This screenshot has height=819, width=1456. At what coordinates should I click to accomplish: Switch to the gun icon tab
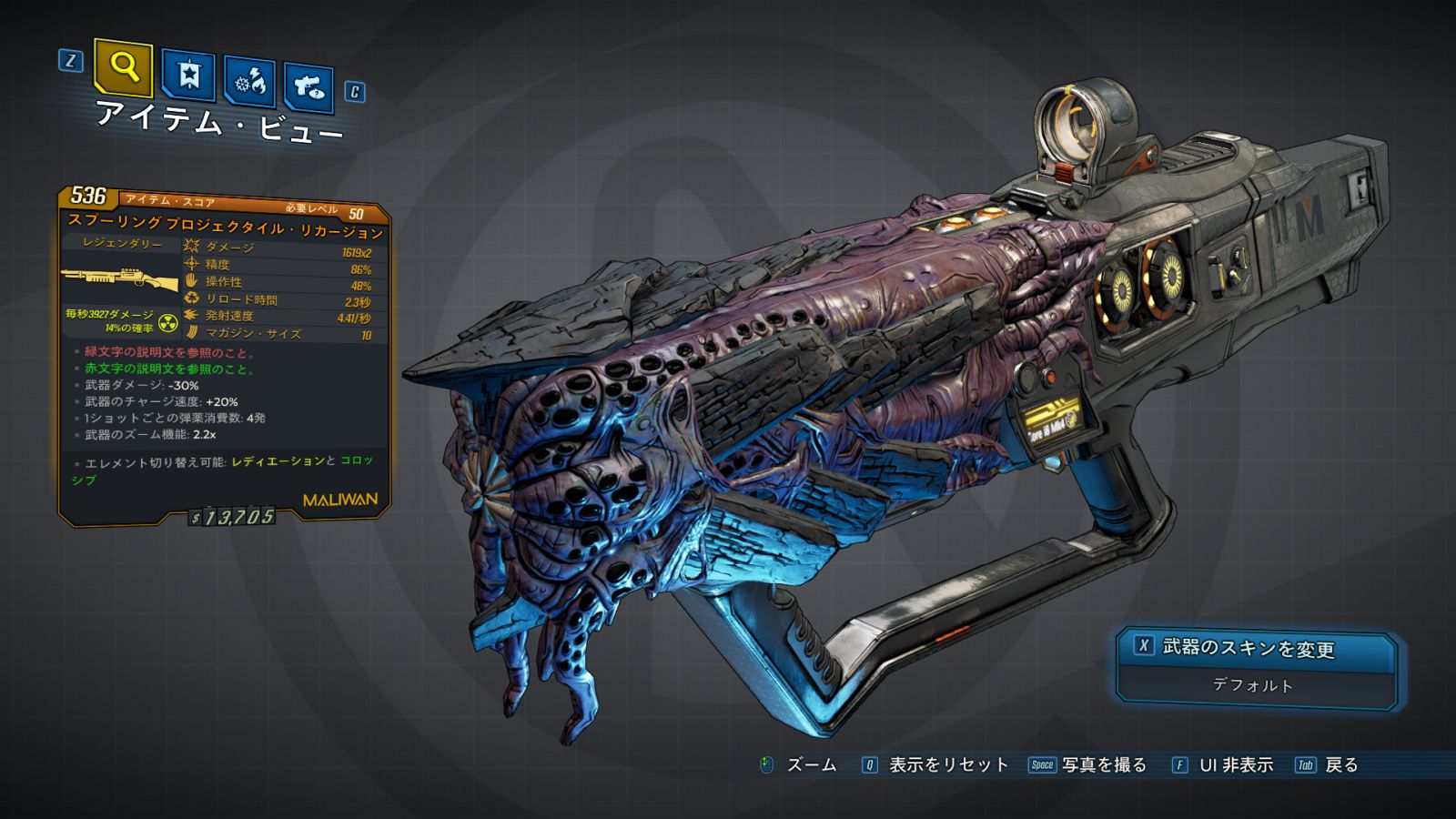click(x=308, y=87)
